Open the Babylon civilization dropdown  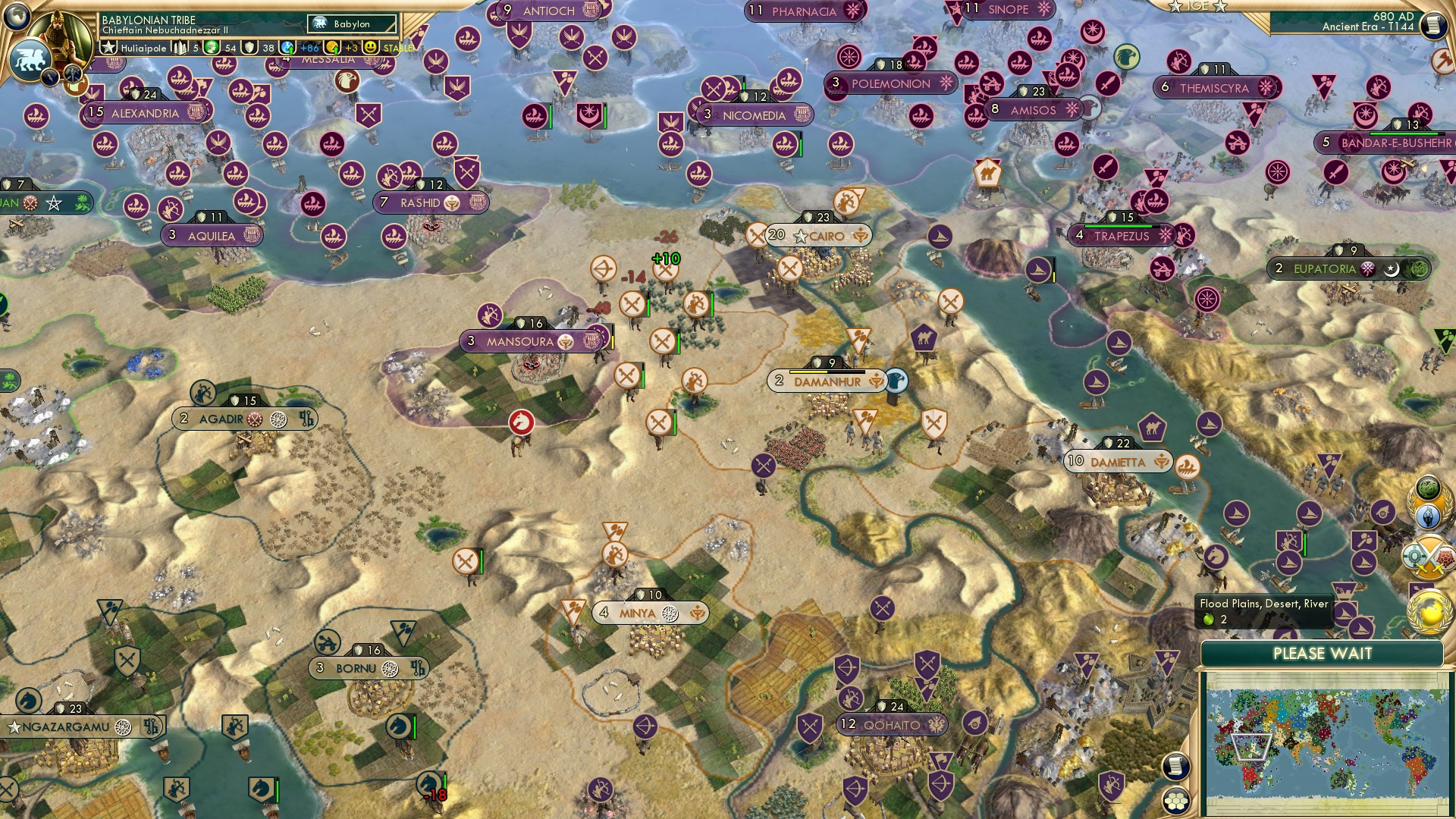352,24
